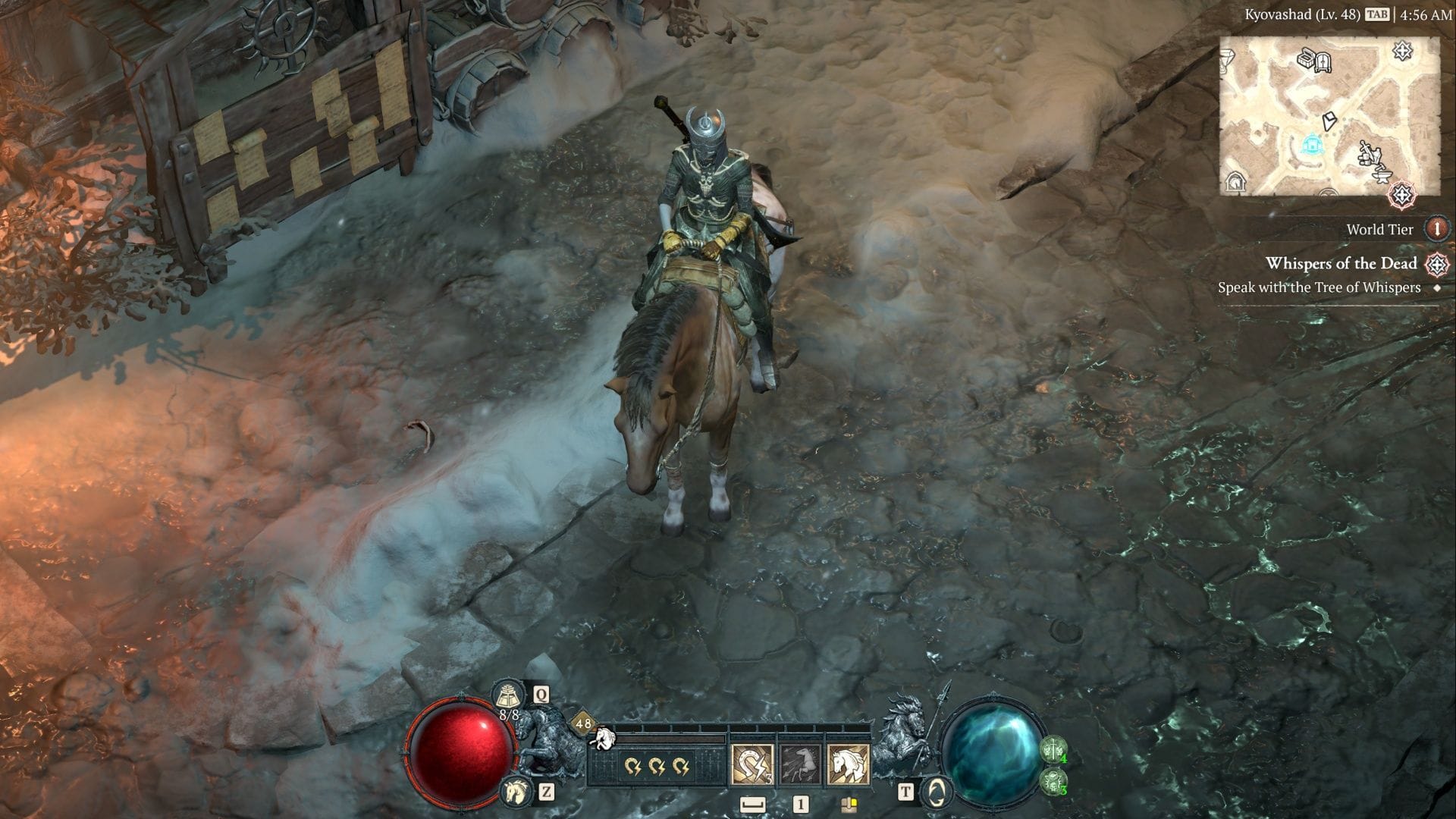Click the blacksmith anvil icon on the minimap
Image resolution: width=1456 pixels, height=819 pixels.
(1383, 175)
